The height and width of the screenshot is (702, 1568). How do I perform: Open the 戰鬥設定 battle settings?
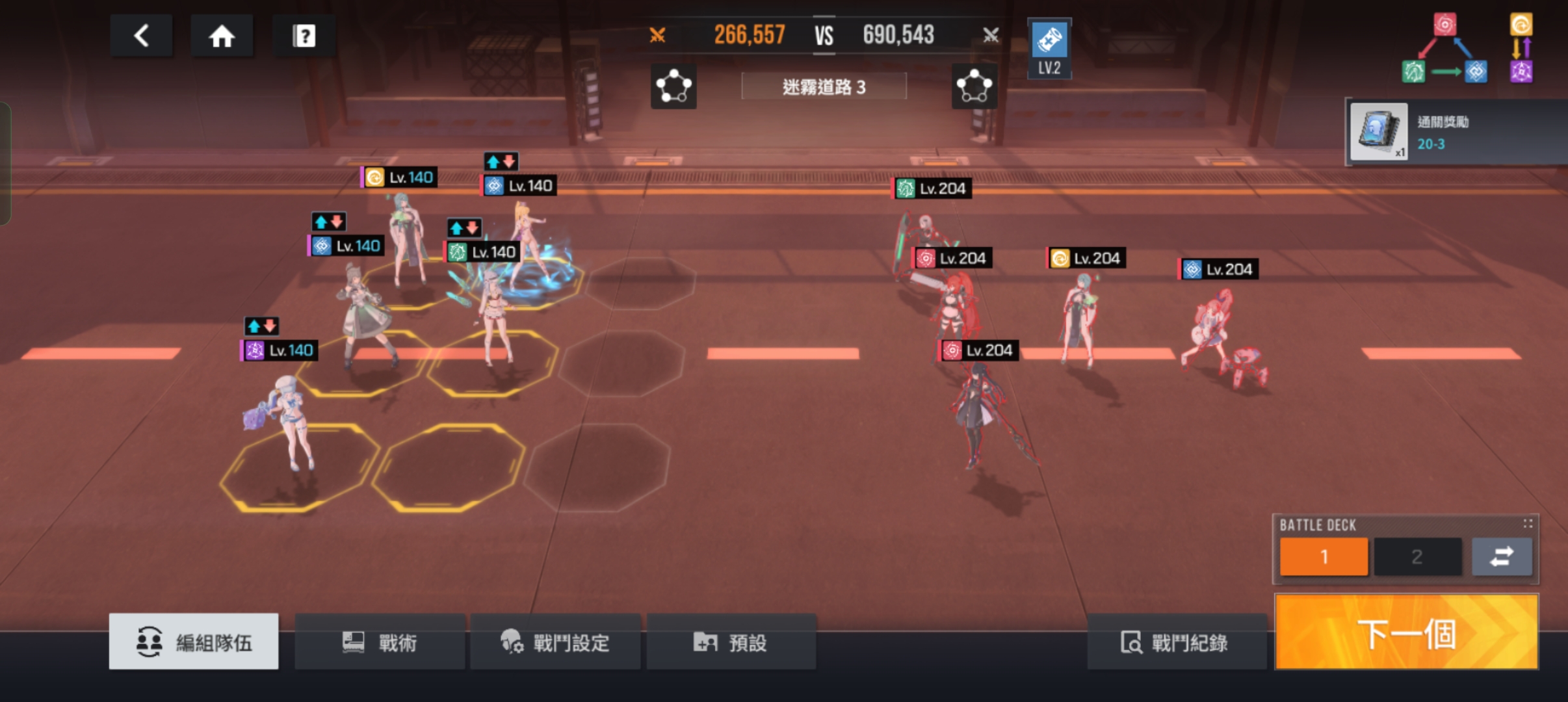coord(555,642)
